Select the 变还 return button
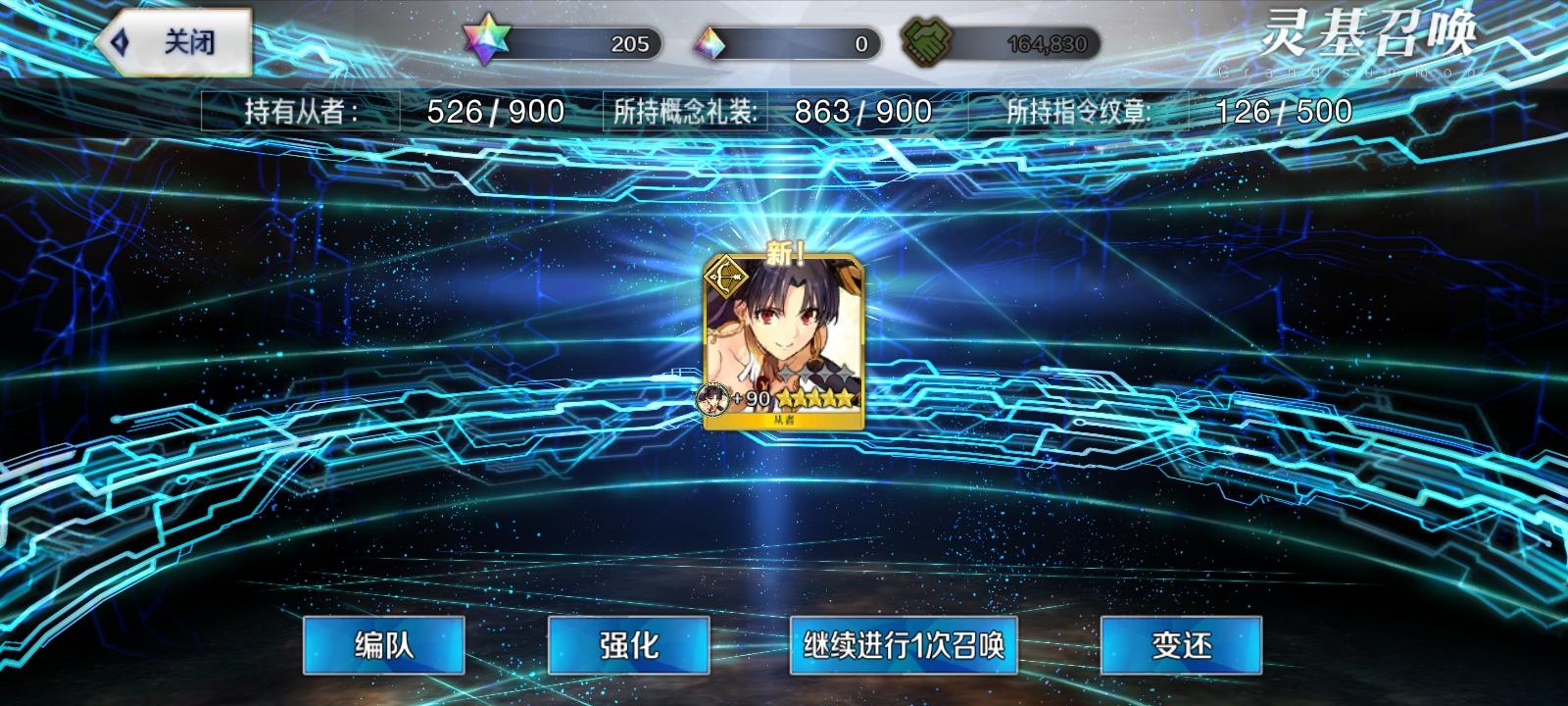 click(x=1180, y=647)
